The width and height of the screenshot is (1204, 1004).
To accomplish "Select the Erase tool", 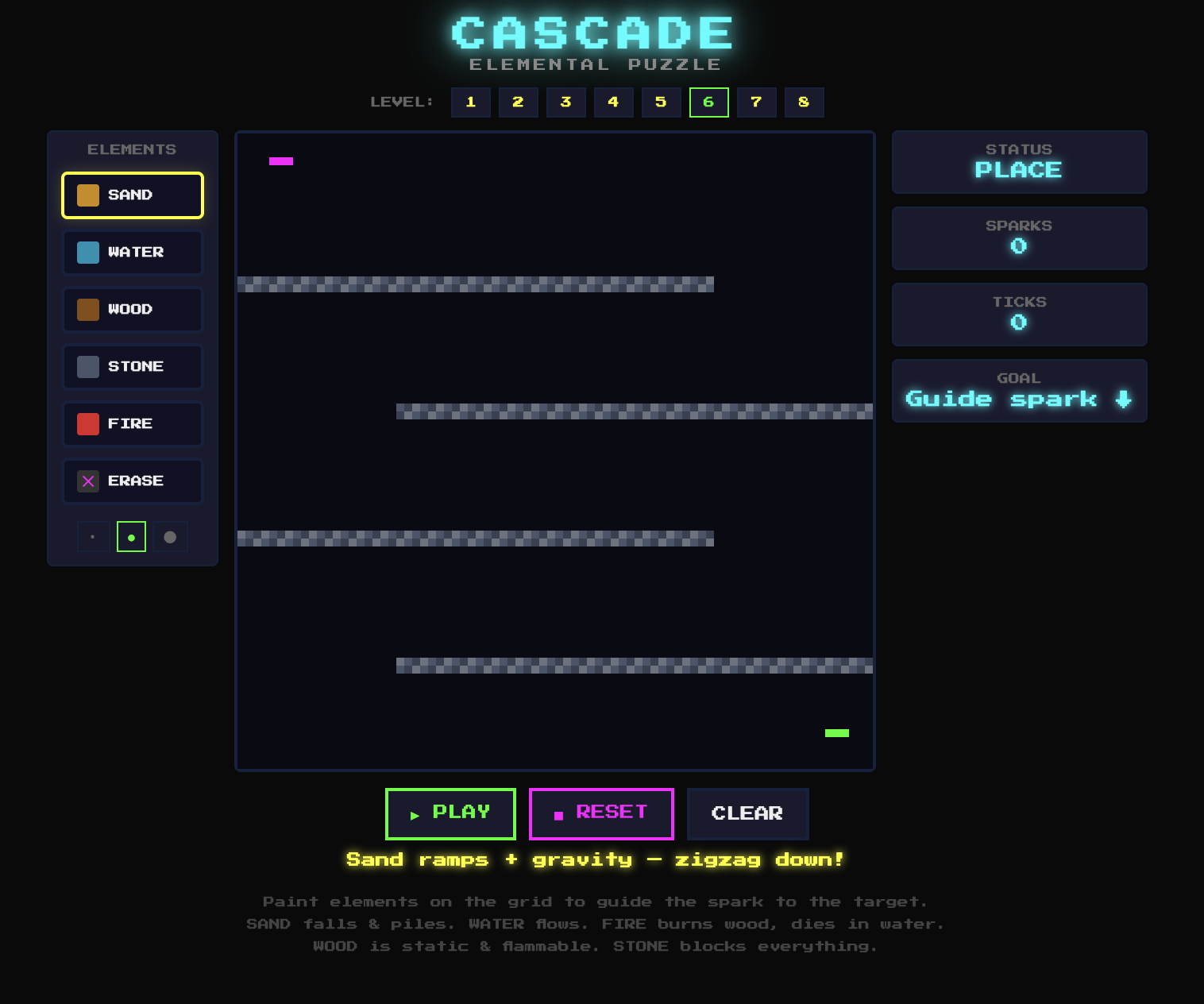I will [132, 481].
